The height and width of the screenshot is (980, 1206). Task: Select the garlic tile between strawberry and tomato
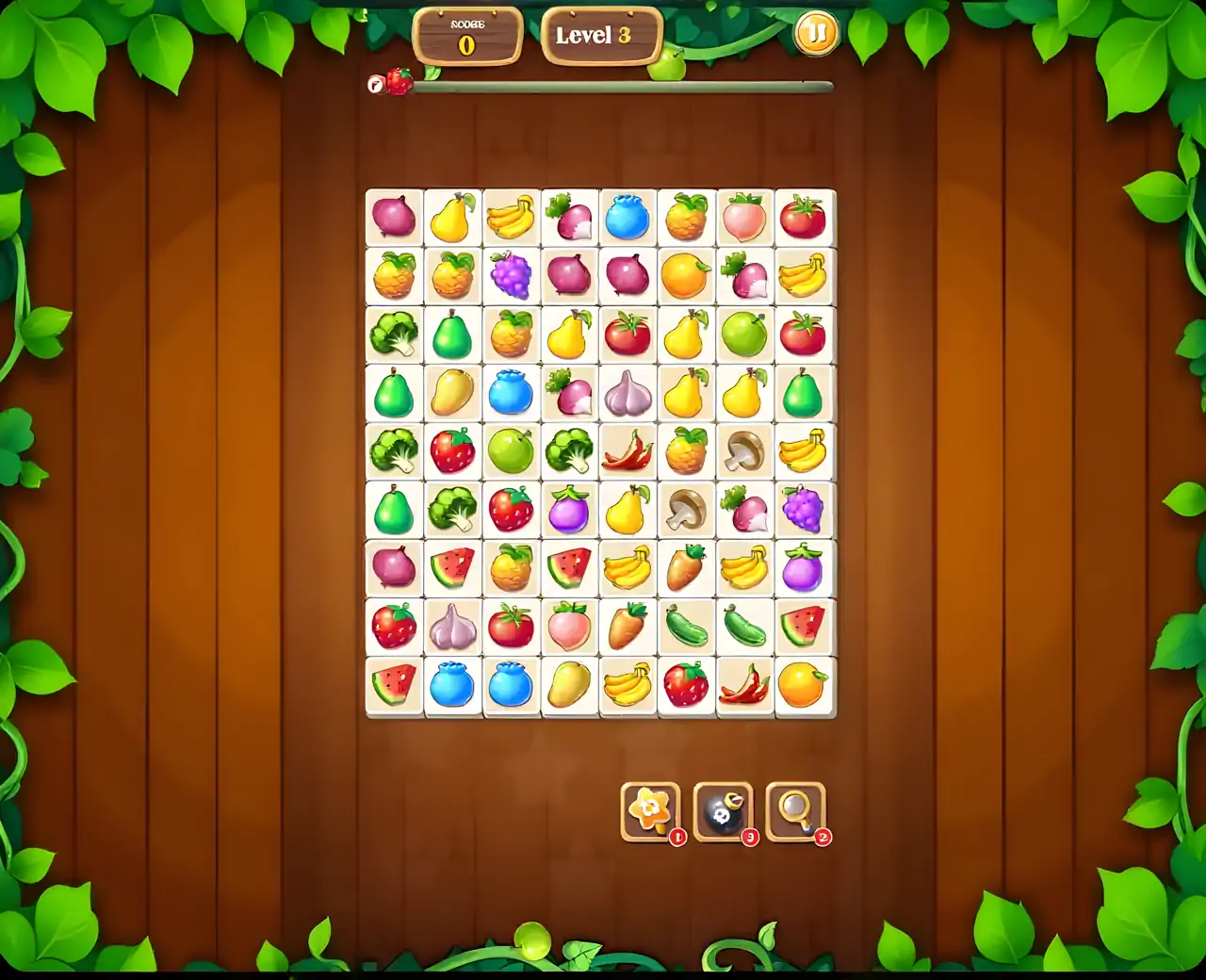[x=452, y=627]
